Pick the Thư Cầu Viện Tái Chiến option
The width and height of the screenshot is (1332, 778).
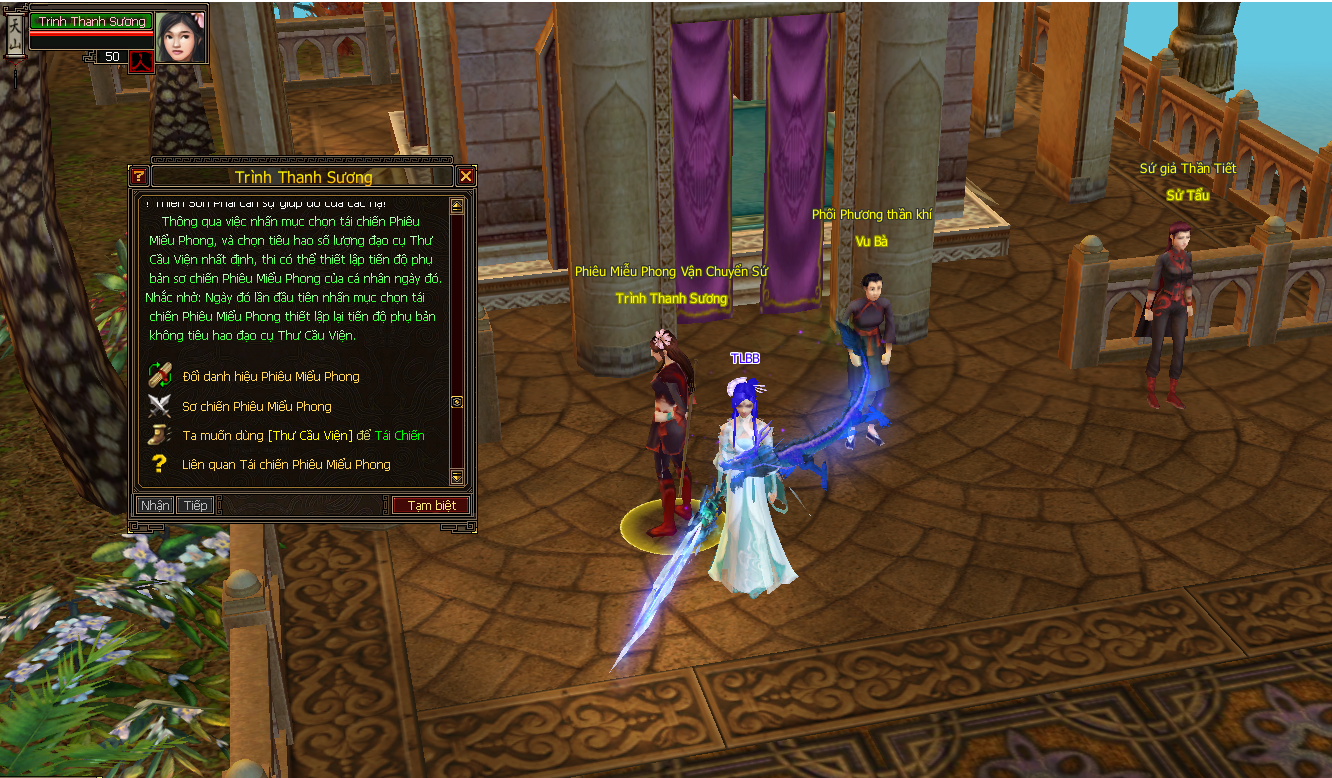[302, 435]
